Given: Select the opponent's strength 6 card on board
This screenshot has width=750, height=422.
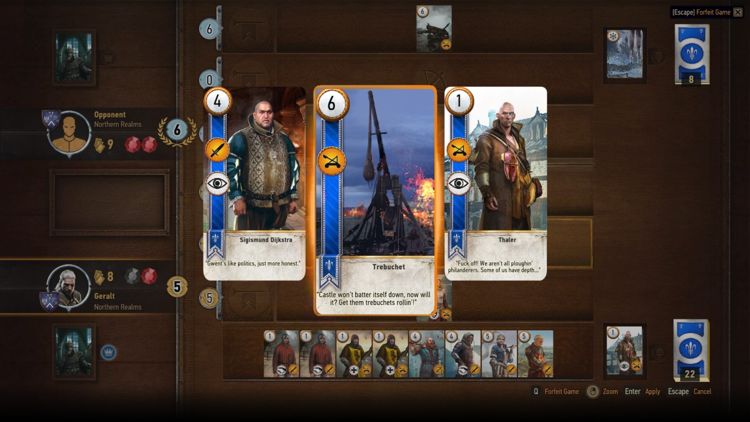Looking at the screenshot, I should point(433,28).
